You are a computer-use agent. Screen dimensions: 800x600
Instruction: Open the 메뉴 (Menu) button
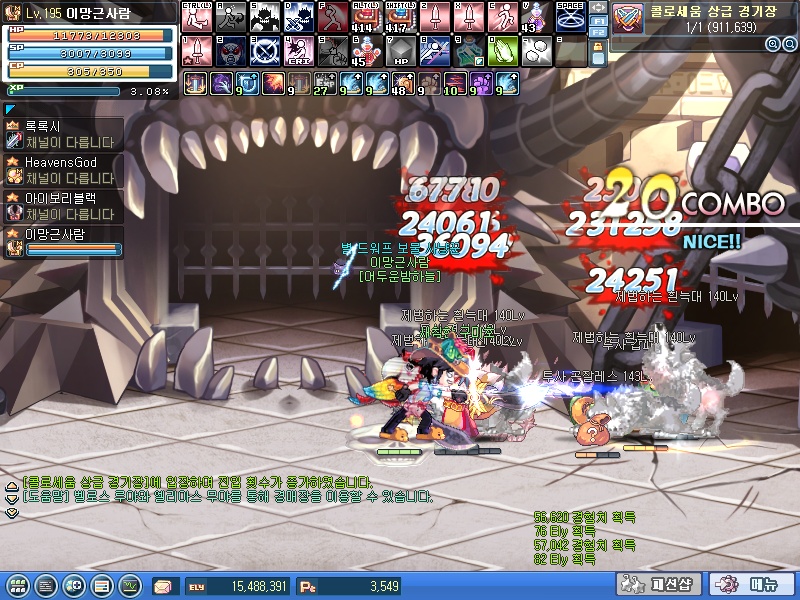click(752, 585)
